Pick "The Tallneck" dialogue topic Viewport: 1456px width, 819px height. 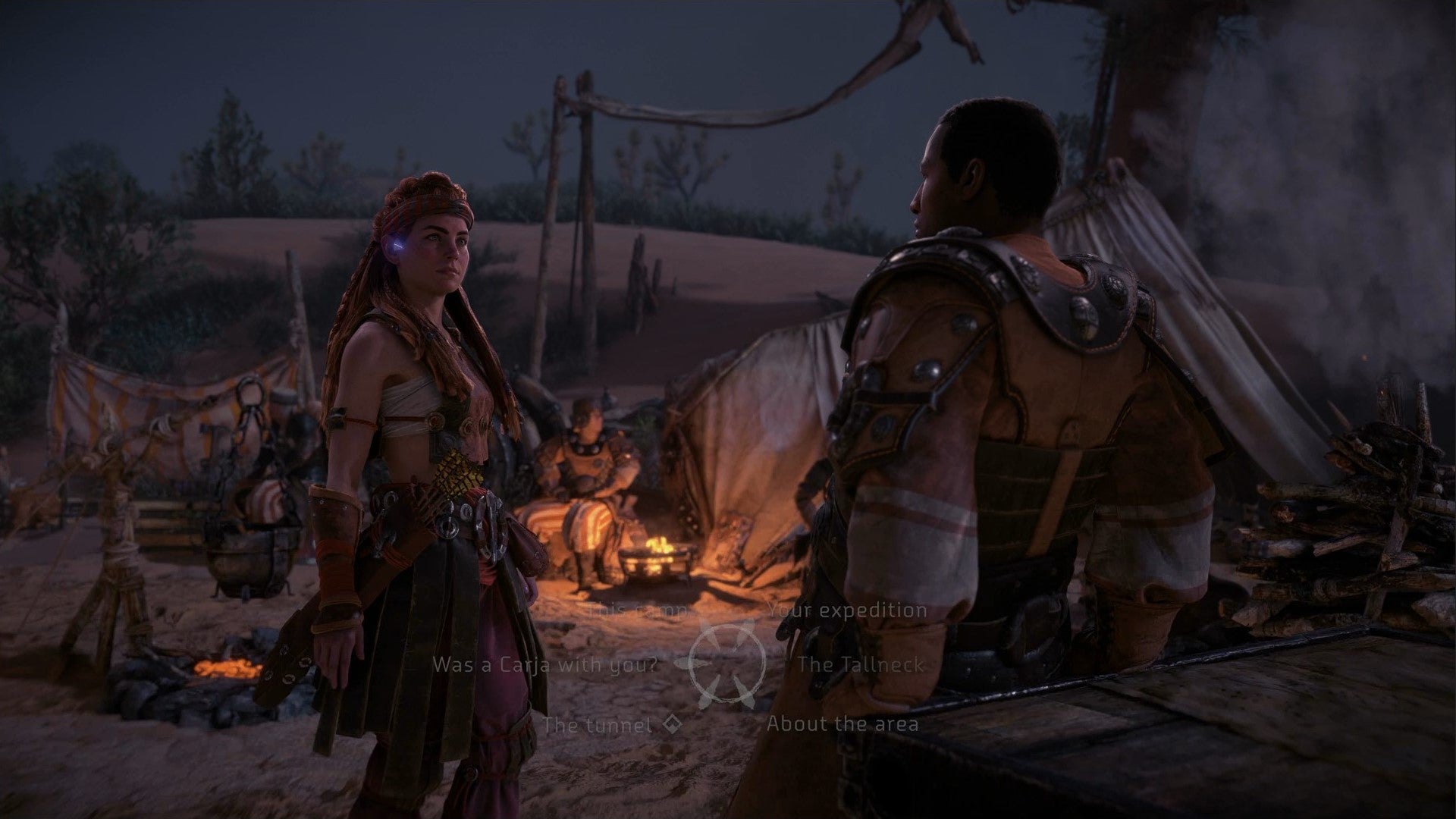(860, 665)
